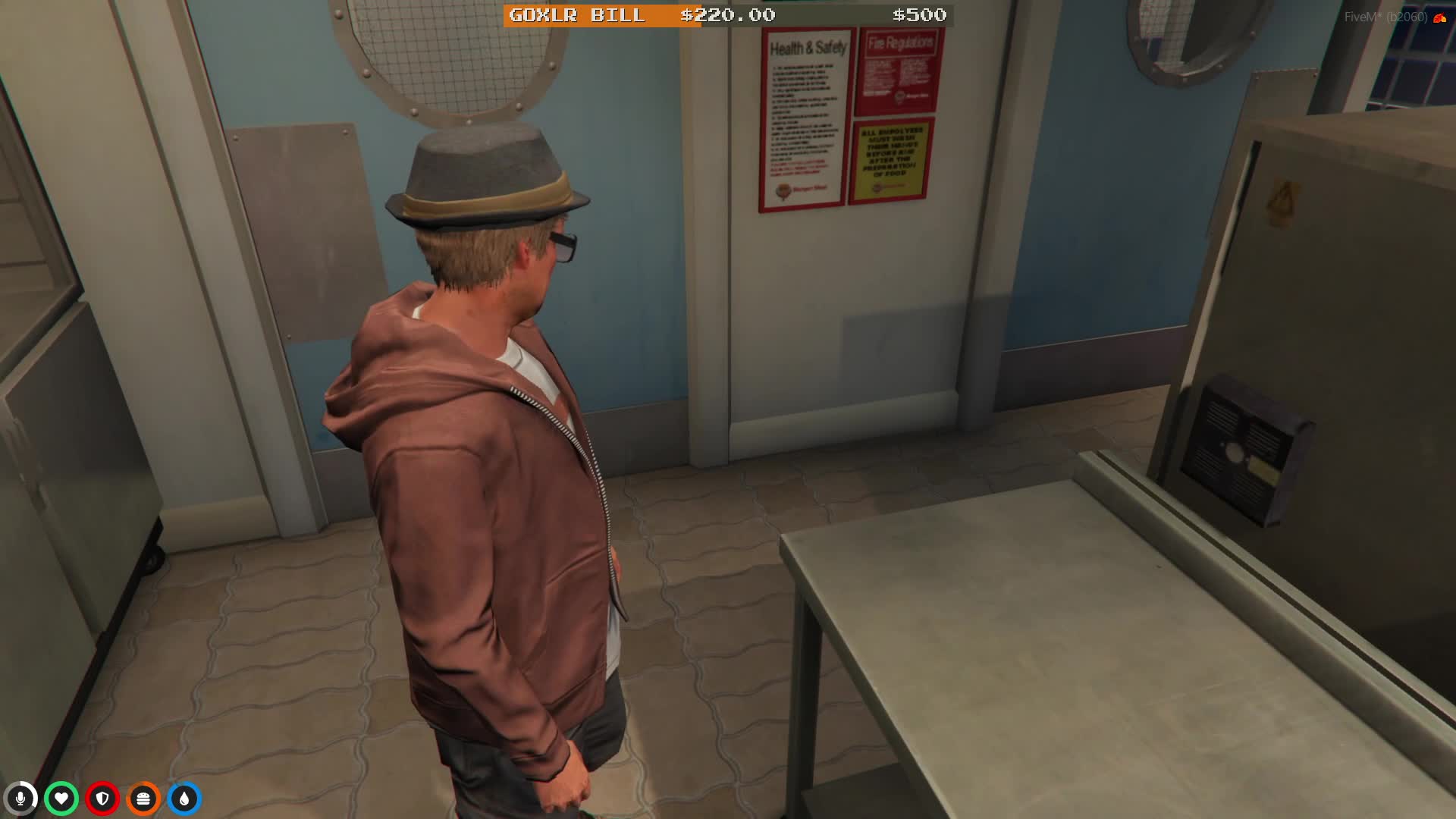
Task: Click the GOXLR BILL donation goal bar
Action: click(x=728, y=15)
